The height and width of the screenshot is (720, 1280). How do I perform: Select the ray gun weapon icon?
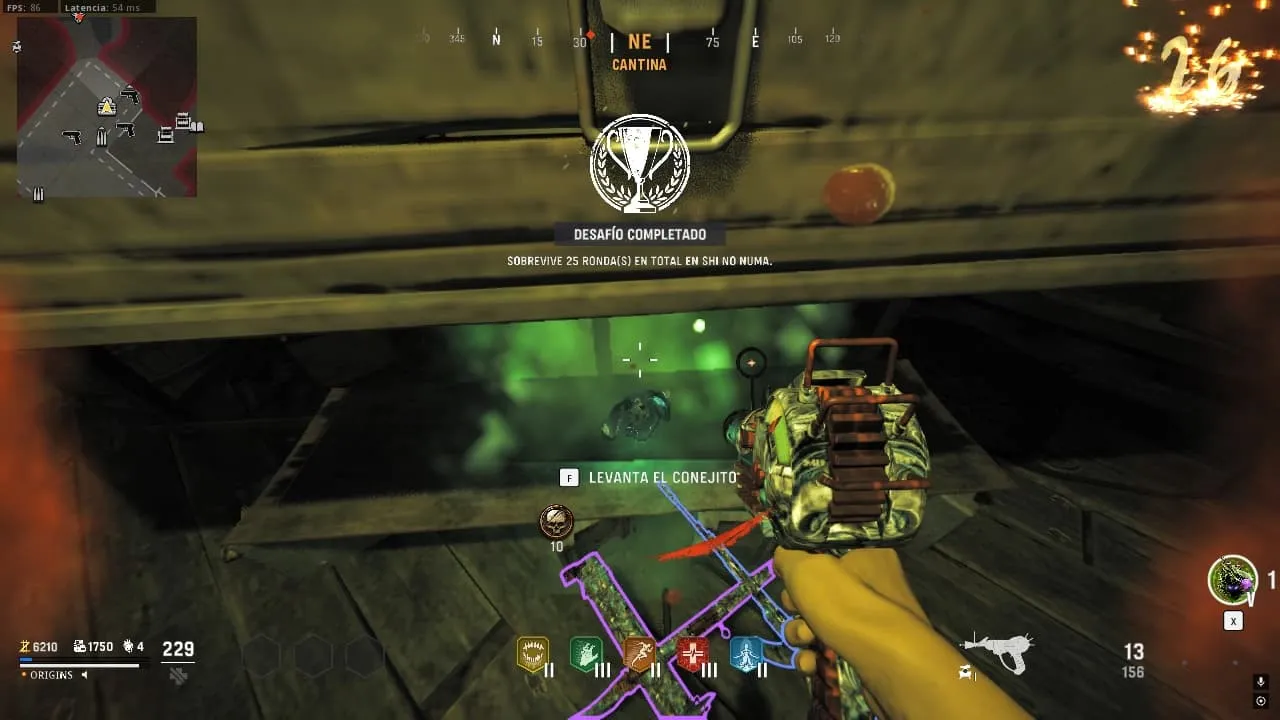pos(996,653)
